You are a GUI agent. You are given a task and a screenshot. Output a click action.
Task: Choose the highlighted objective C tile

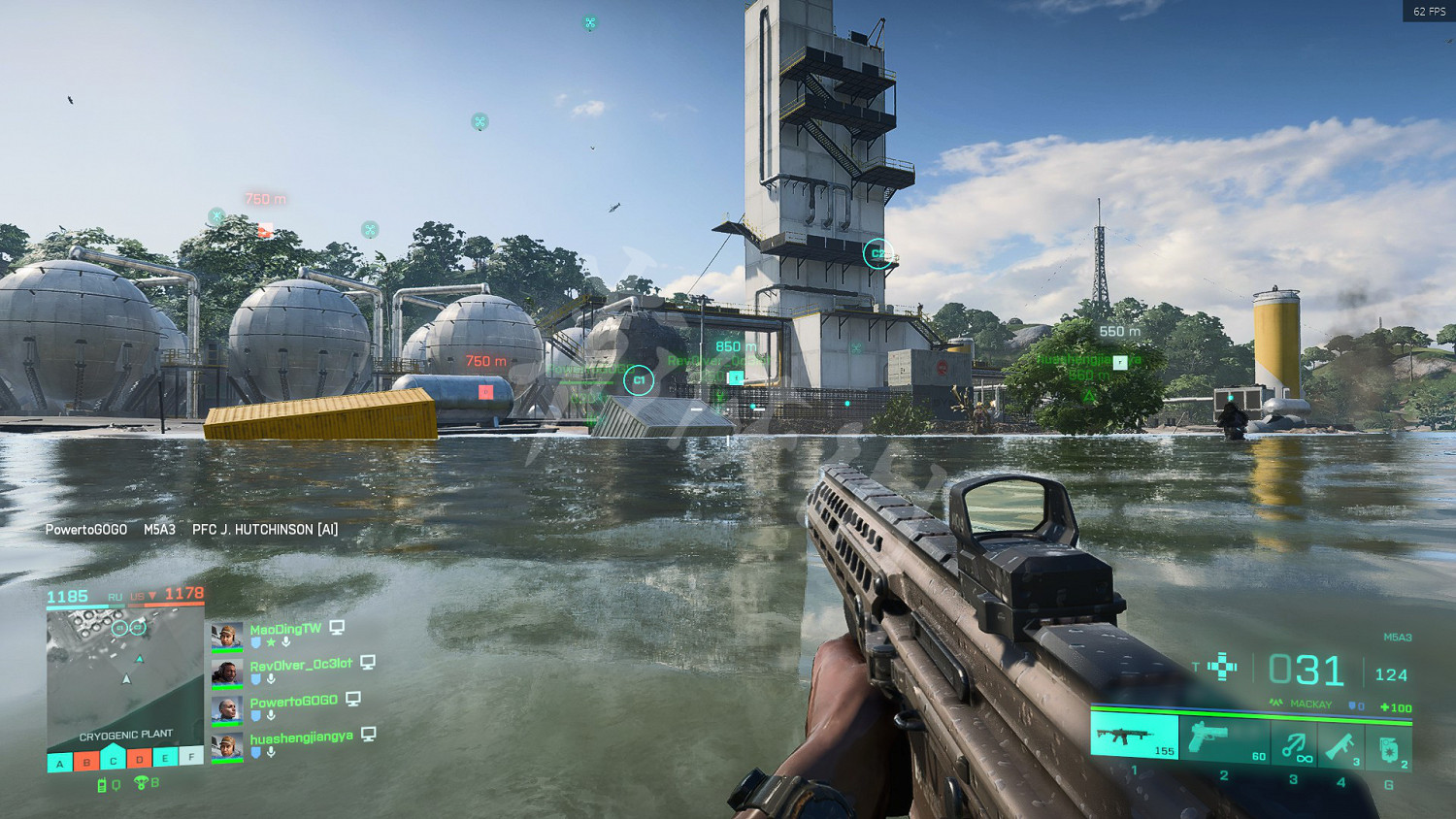click(x=114, y=759)
